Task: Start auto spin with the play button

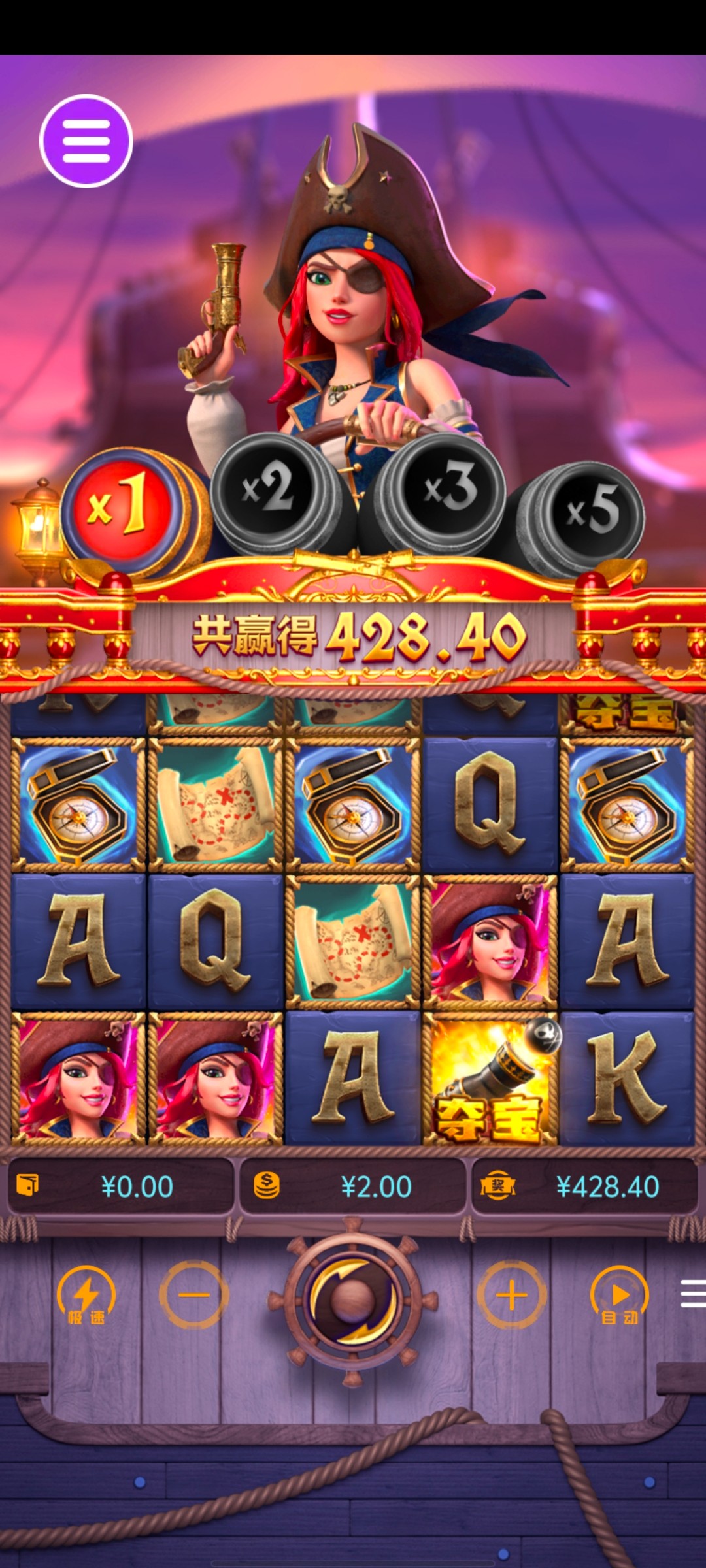Action: pyautogui.click(x=619, y=1295)
